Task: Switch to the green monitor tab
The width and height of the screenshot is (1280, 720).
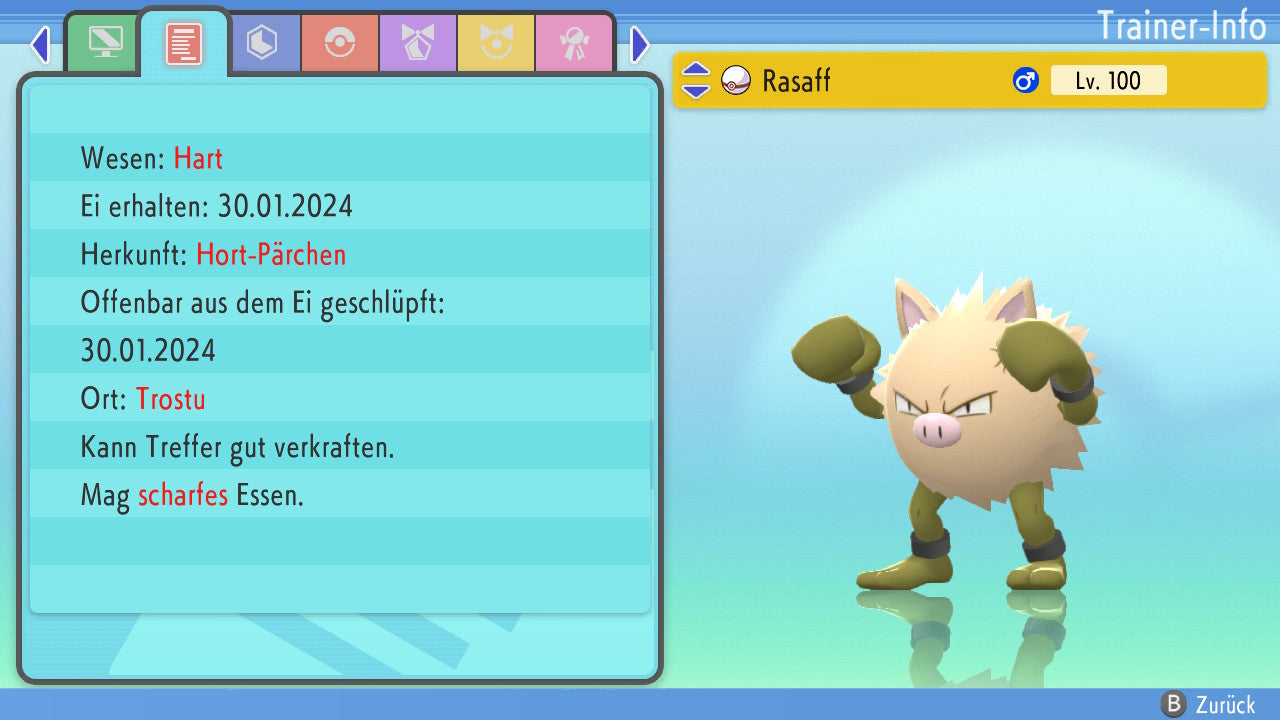Action: pos(105,43)
